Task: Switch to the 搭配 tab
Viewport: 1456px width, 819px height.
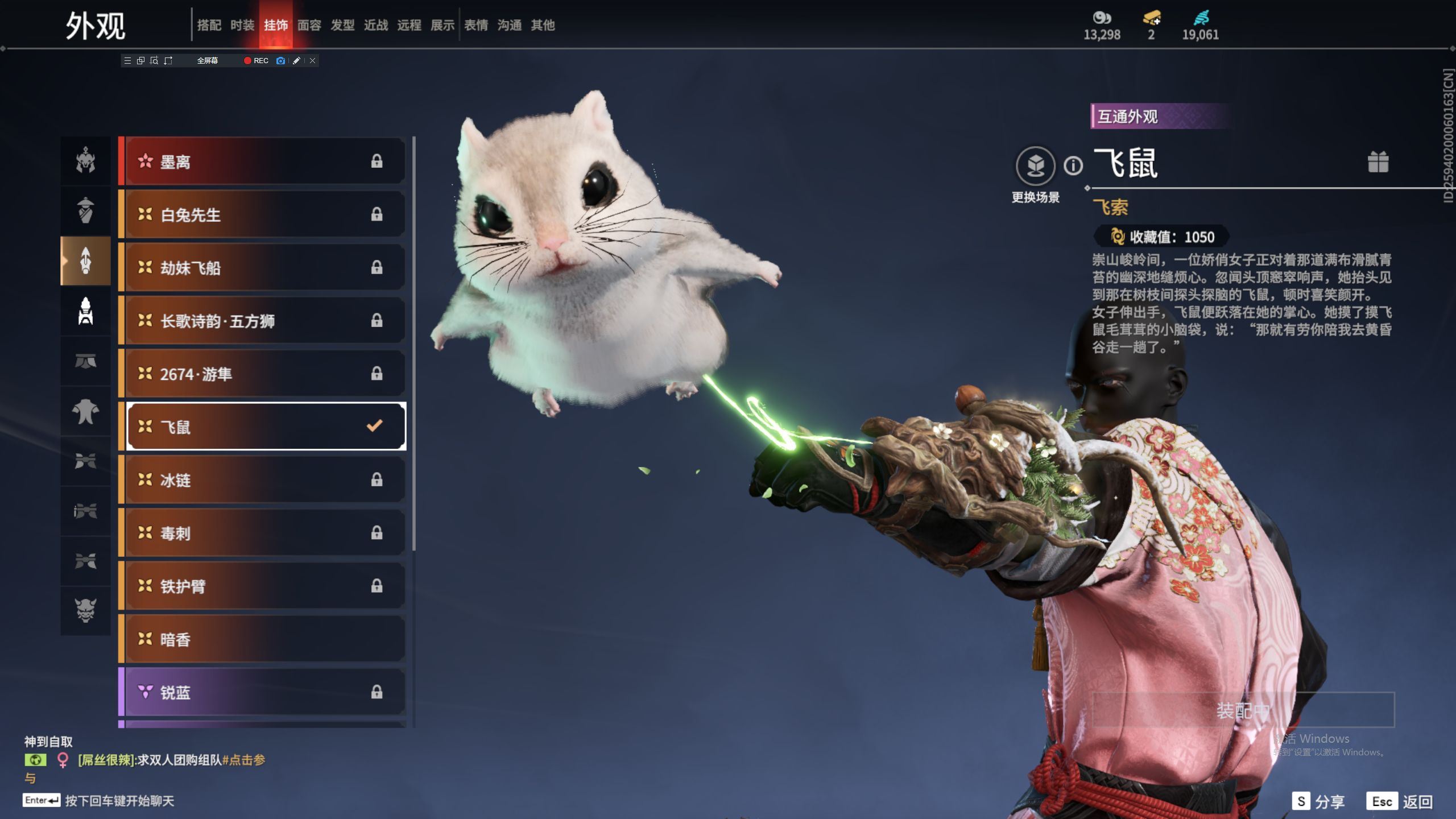Action: pos(209,25)
